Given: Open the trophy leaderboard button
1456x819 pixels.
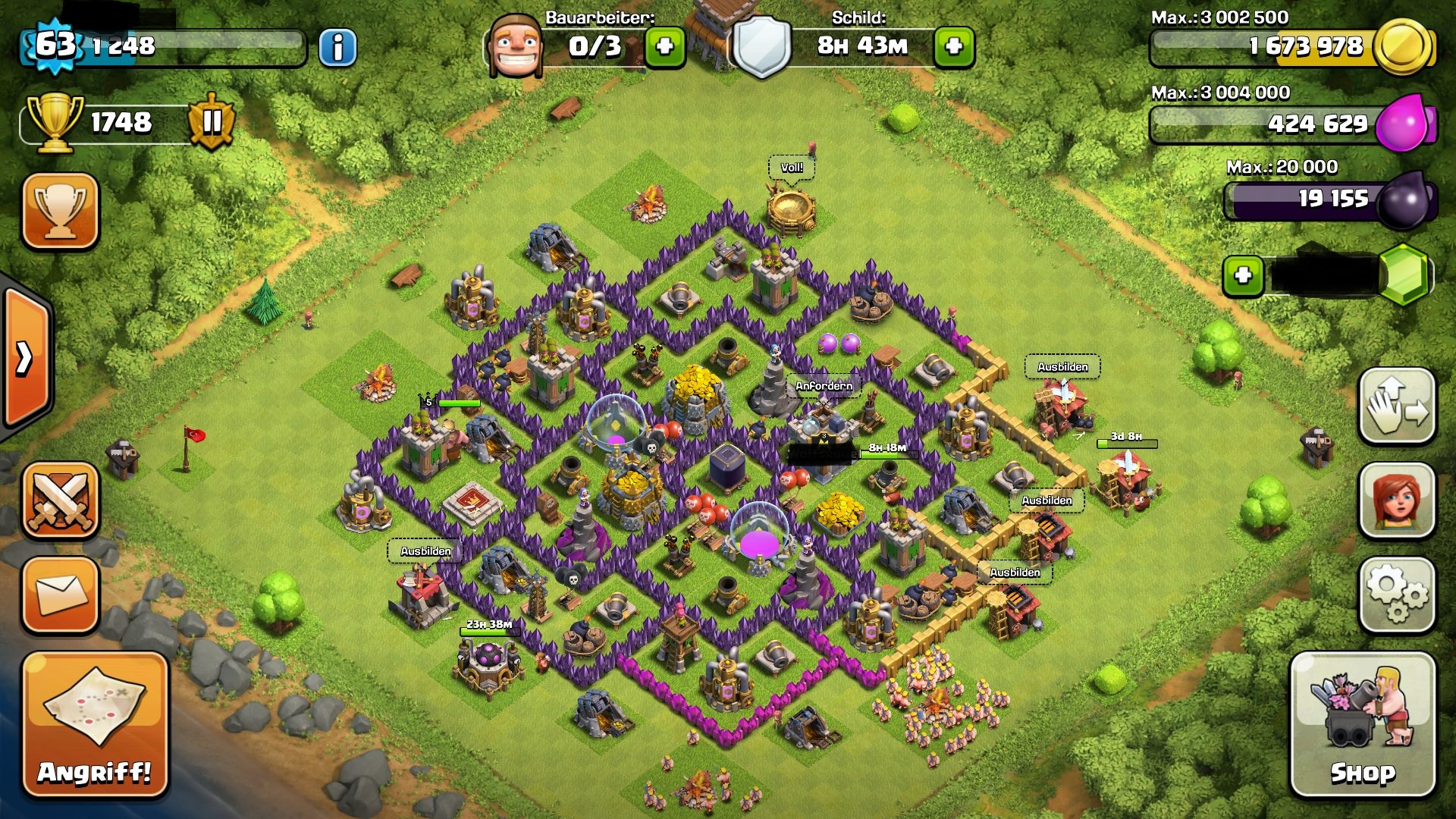Looking at the screenshot, I should pos(61,211).
